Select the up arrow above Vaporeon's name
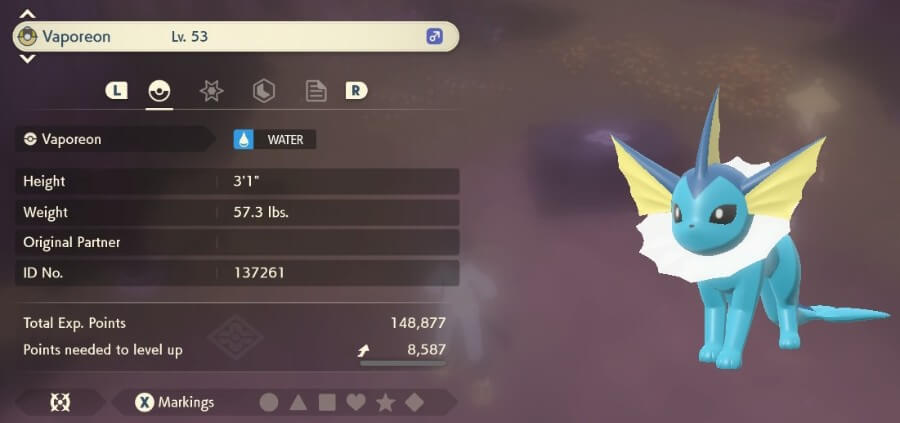Screen dimensions: 900x423 (x=28, y=15)
